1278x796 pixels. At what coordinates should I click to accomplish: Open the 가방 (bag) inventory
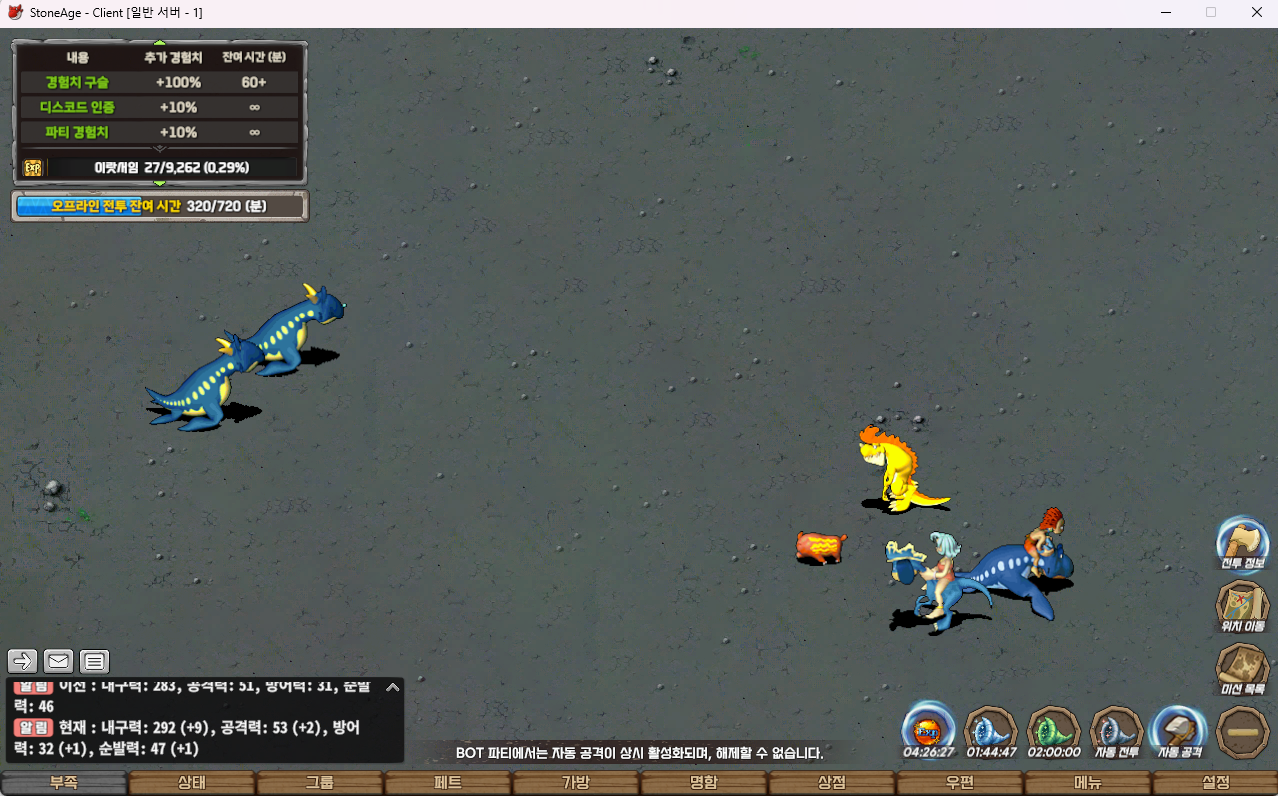click(x=576, y=783)
